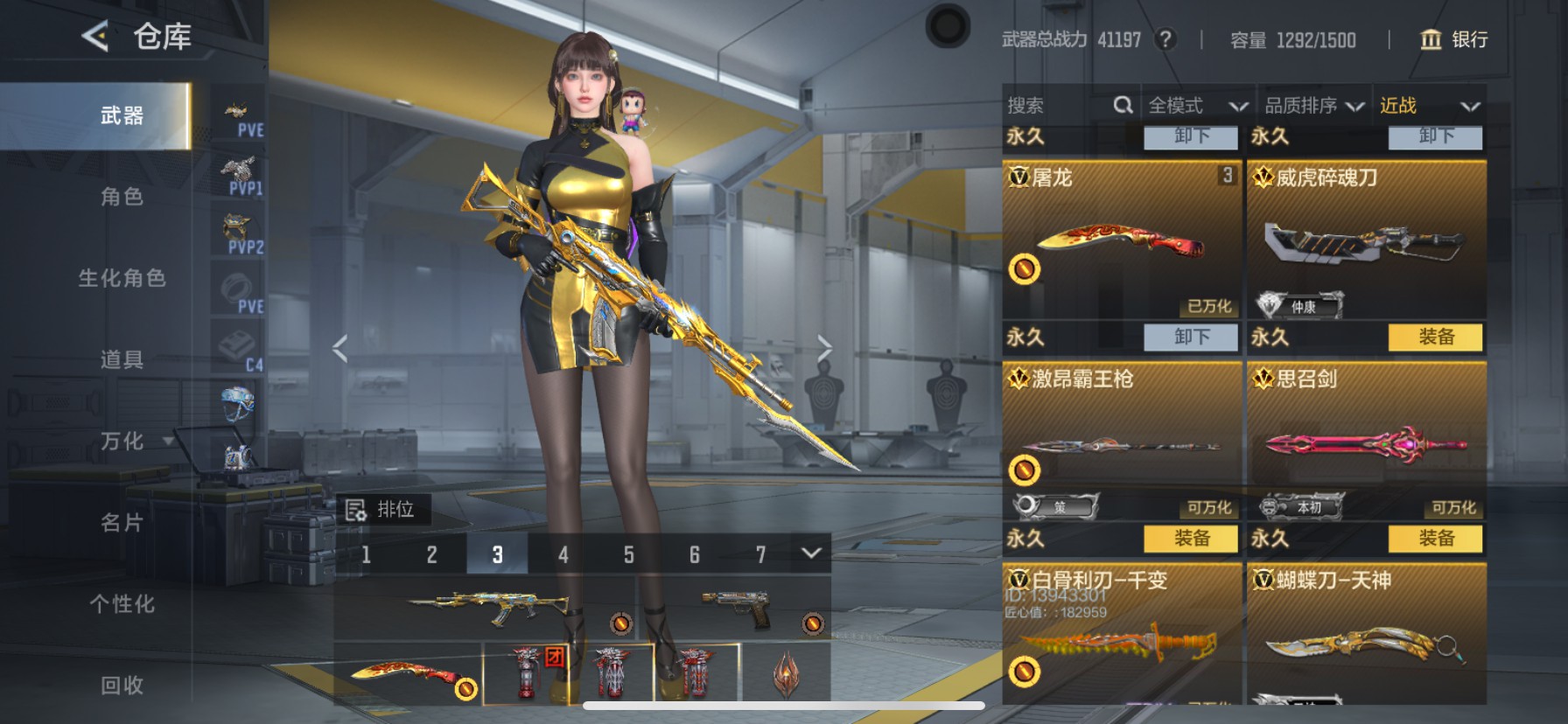Open the 生化角色 category
The image size is (1568, 724).
(122, 278)
